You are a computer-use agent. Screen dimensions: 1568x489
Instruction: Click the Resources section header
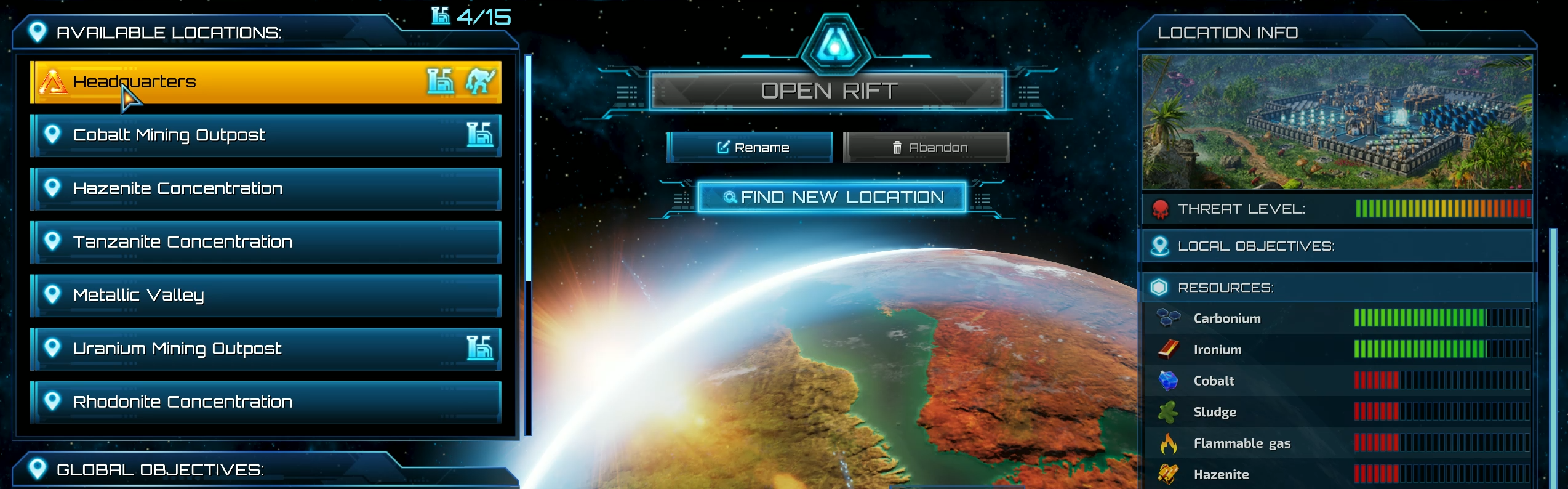tap(1337, 288)
